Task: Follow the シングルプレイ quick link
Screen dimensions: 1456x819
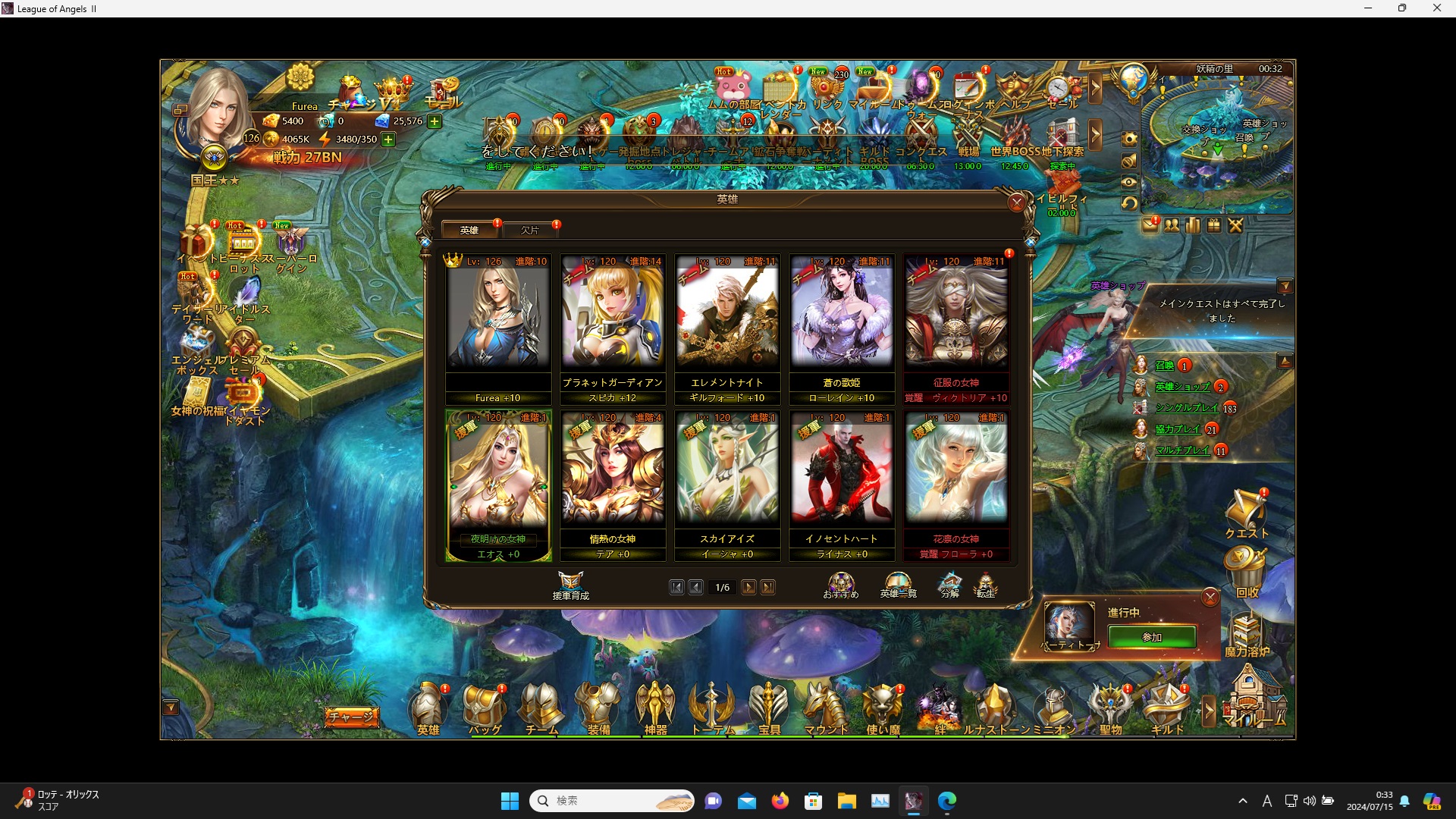Action: pos(1187,408)
